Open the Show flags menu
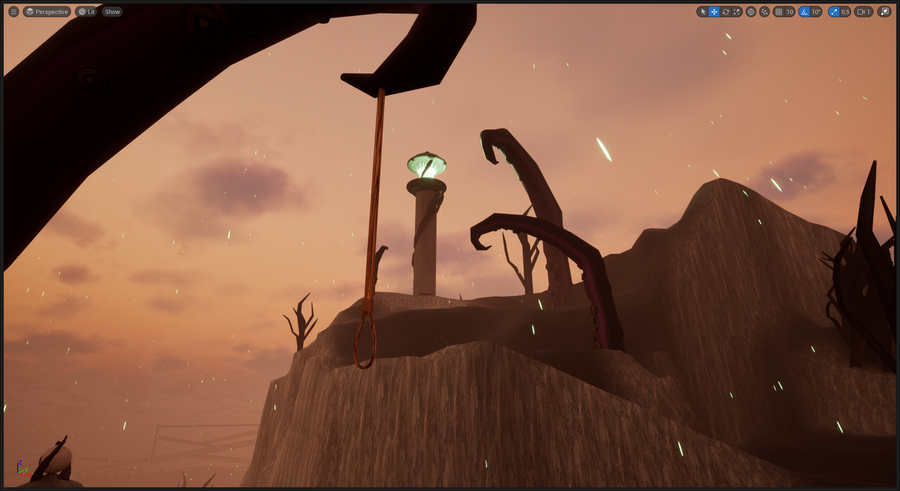This screenshot has width=900, height=491. coord(112,12)
